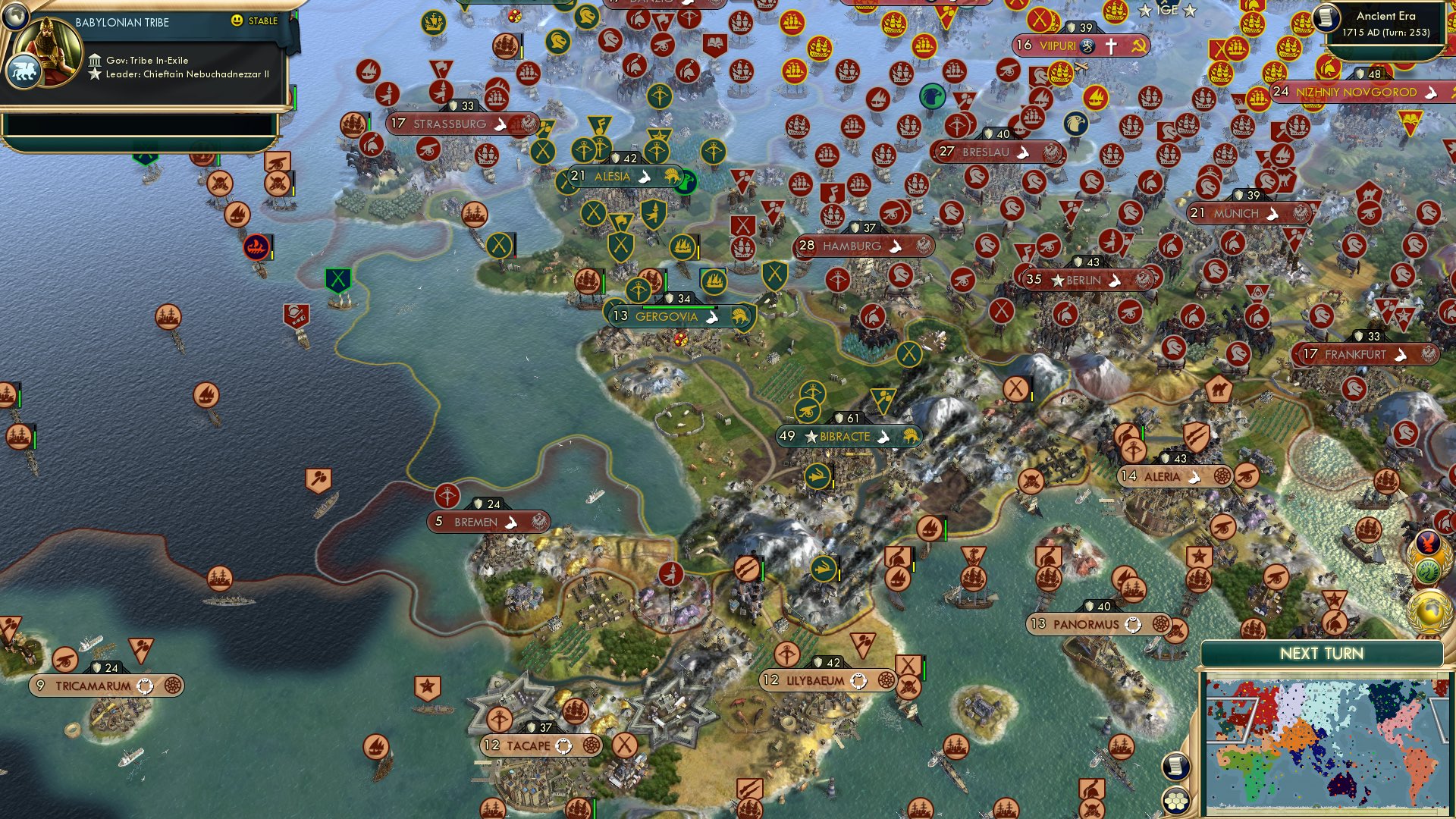The height and width of the screenshot is (819, 1456).
Task: Click the scroll notification icon beside the minimap
Action: pyautogui.click(x=1175, y=766)
